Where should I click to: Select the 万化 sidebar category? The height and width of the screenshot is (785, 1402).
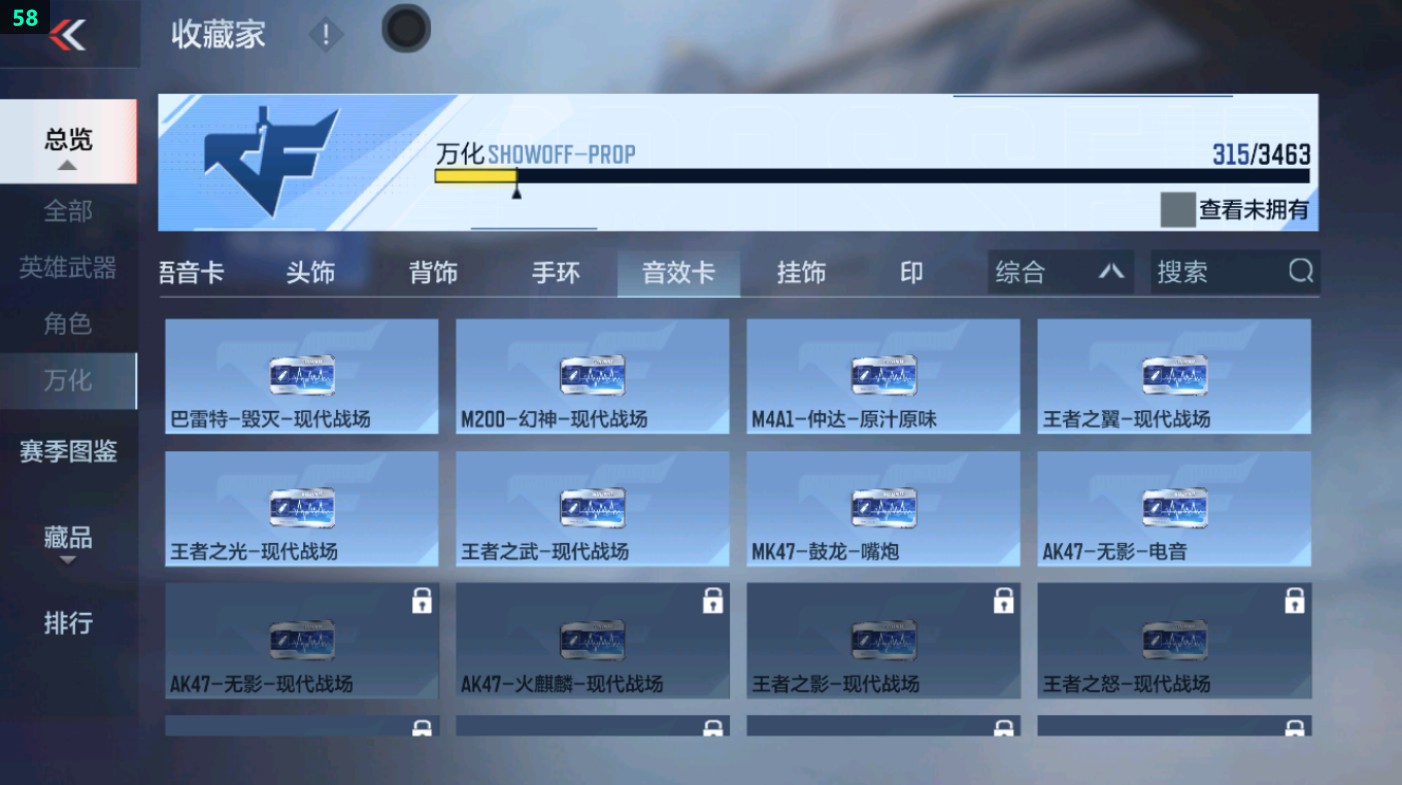tap(68, 381)
